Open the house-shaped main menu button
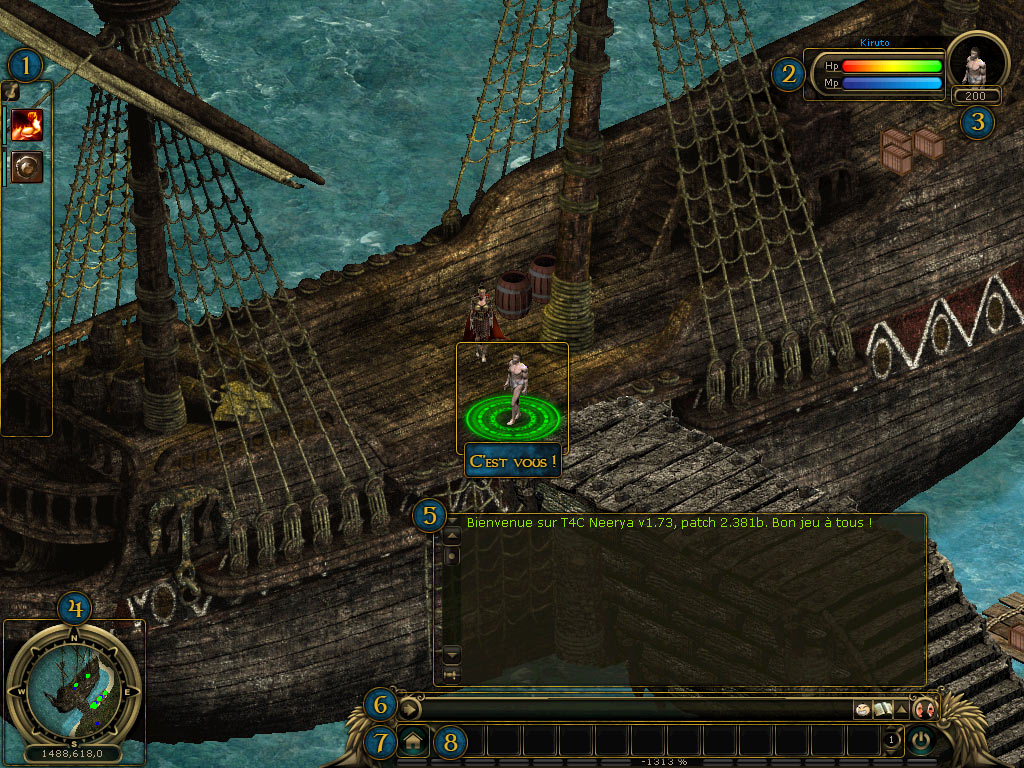 point(412,742)
